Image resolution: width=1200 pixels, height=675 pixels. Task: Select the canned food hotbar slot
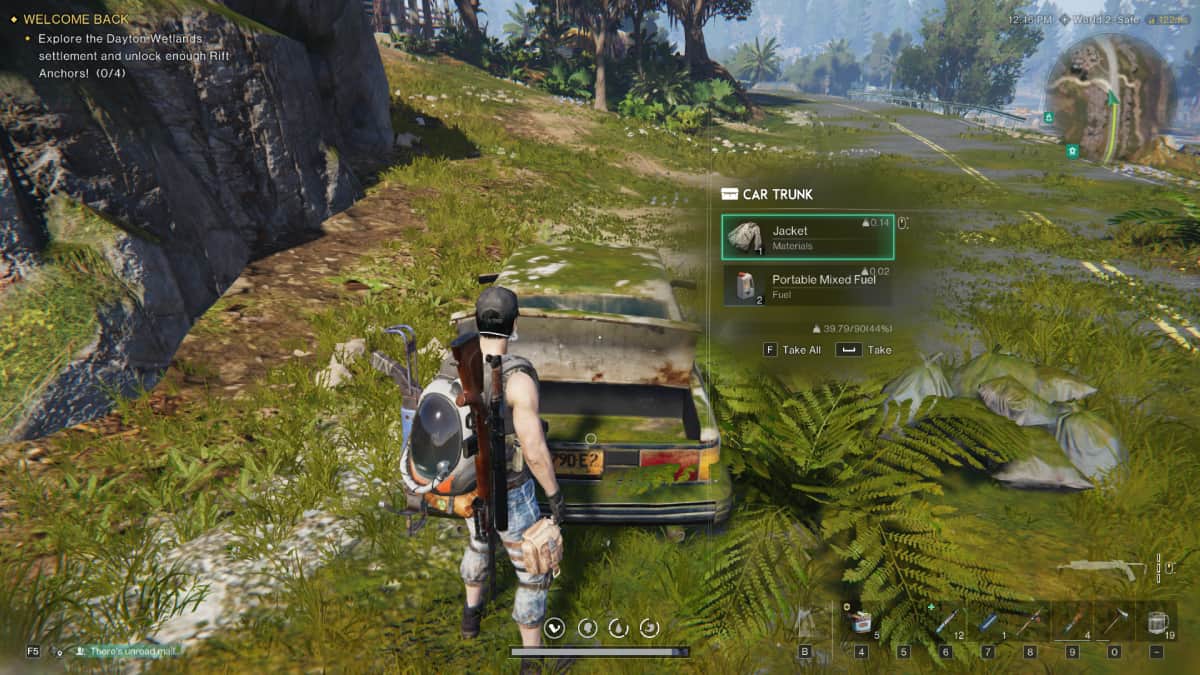(x=862, y=623)
